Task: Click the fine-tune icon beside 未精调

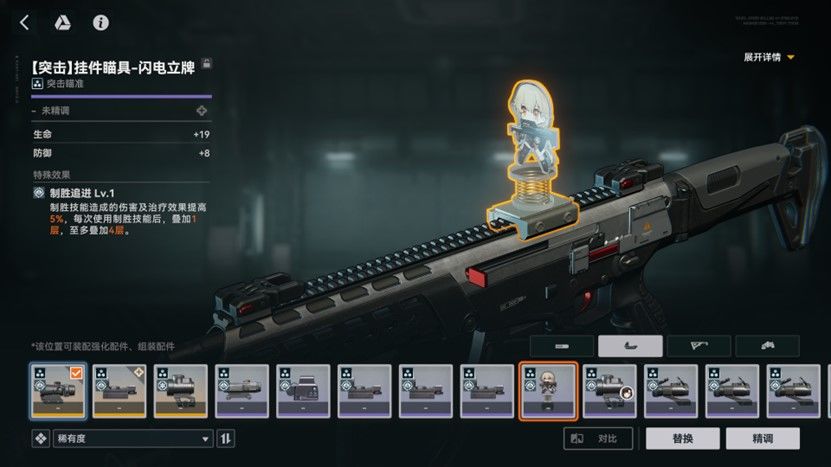Action: coord(202,111)
